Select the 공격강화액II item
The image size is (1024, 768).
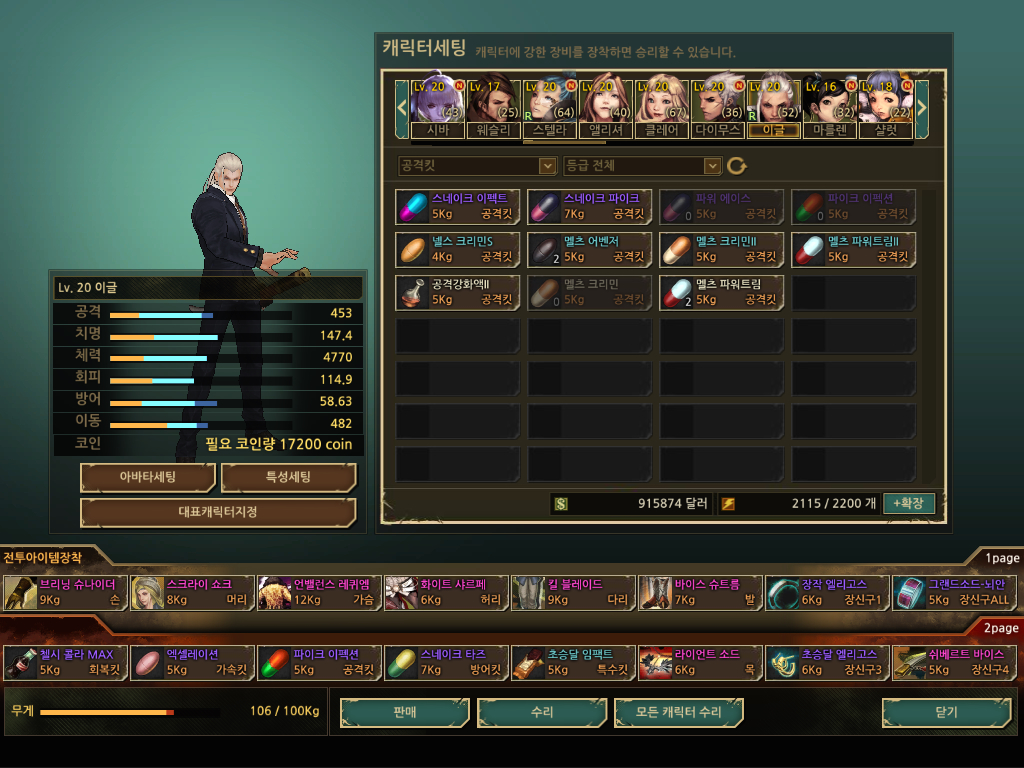pos(458,291)
